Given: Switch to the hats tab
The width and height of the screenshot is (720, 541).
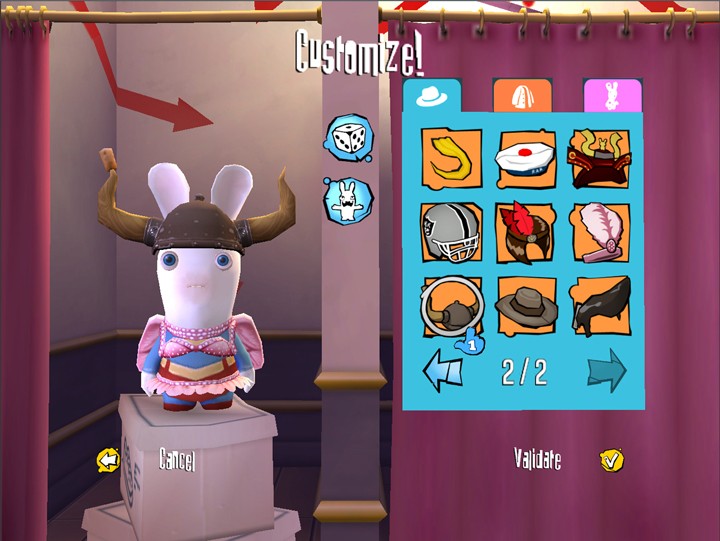Looking at the screenshot, I should 432,96.
